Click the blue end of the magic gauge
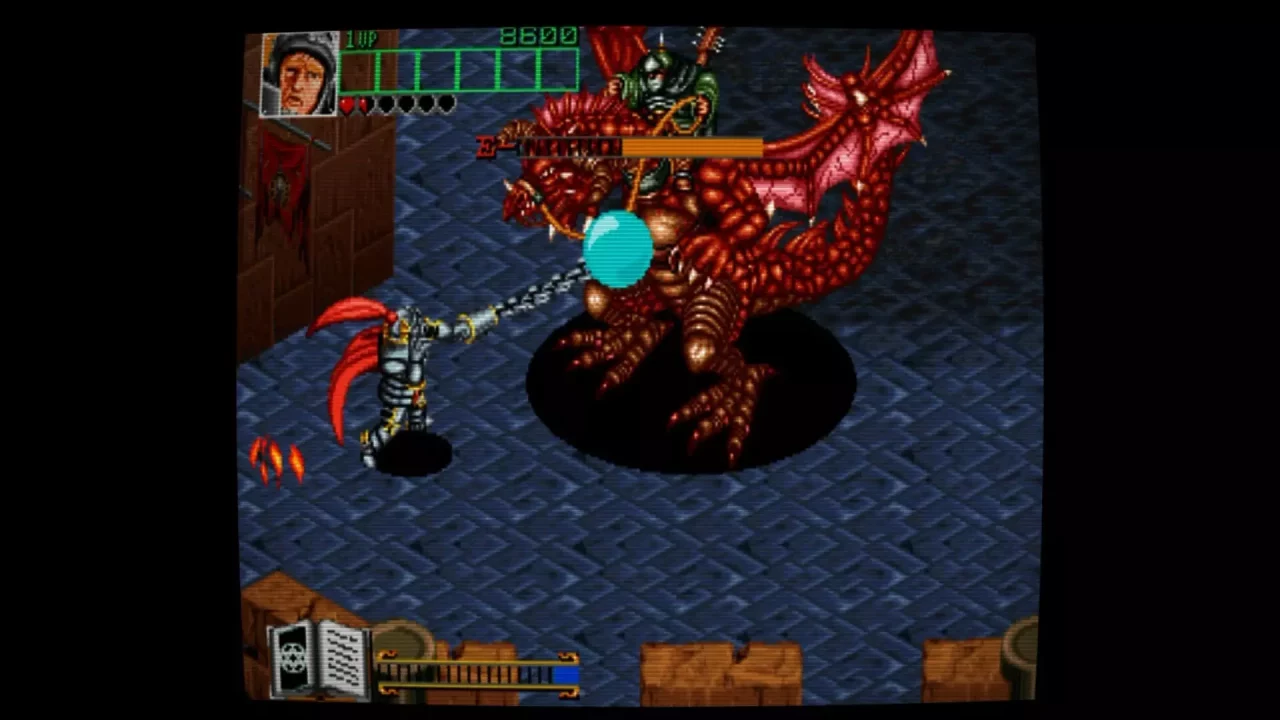The height and width of the screenshot is (720, 1280). (x=566, y=676)
